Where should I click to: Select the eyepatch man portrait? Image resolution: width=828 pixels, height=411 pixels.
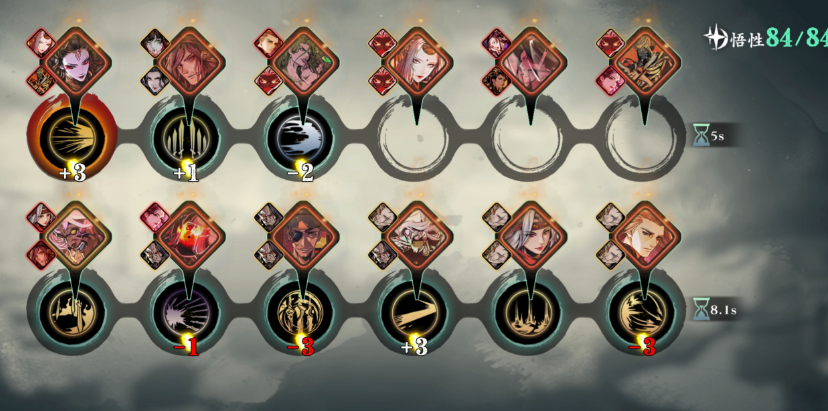coord(302,236)
